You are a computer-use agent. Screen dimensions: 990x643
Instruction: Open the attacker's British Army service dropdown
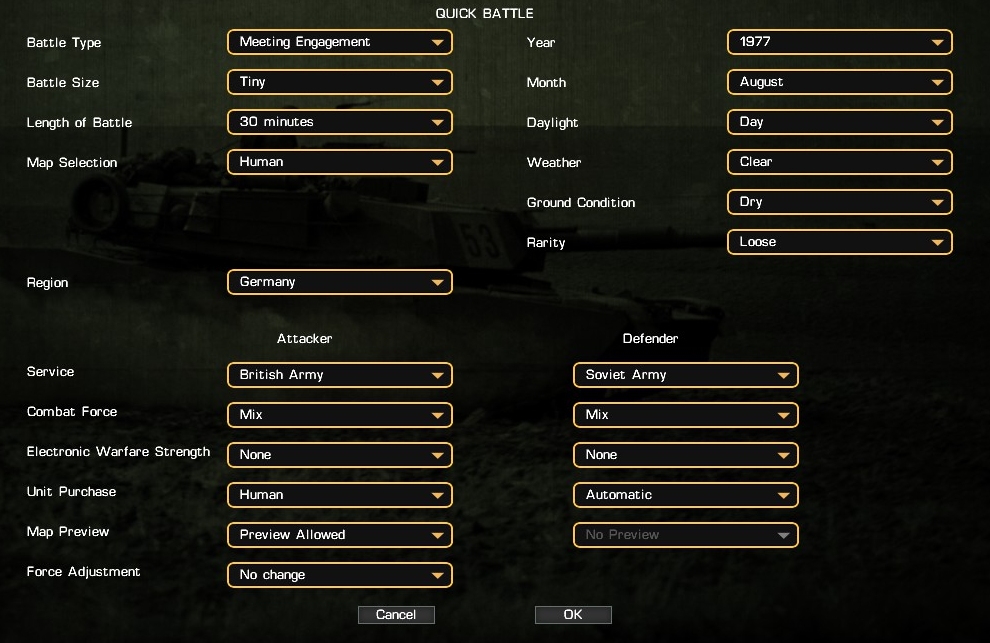(340, 375)
